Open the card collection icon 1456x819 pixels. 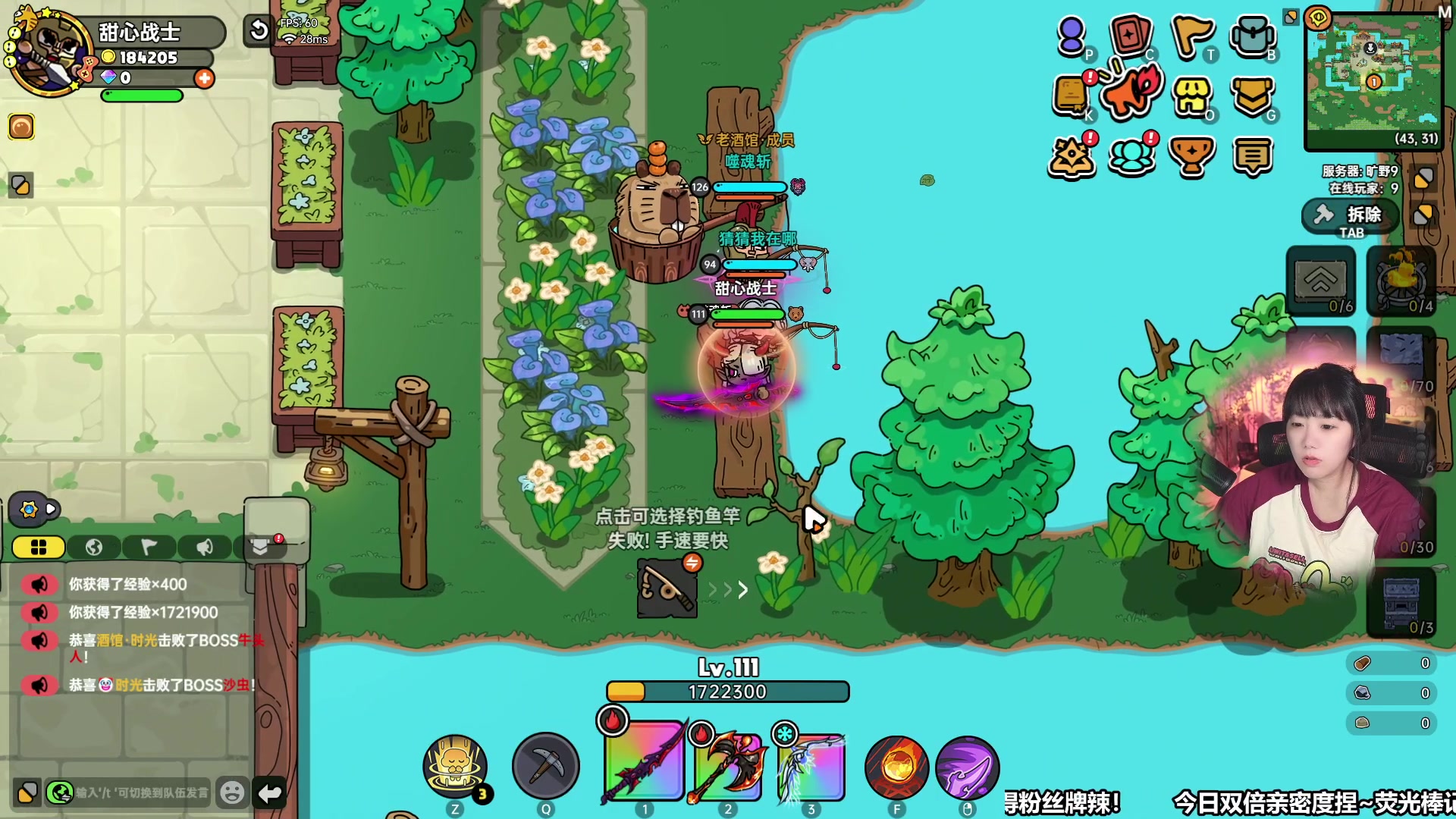[1130, 35]
